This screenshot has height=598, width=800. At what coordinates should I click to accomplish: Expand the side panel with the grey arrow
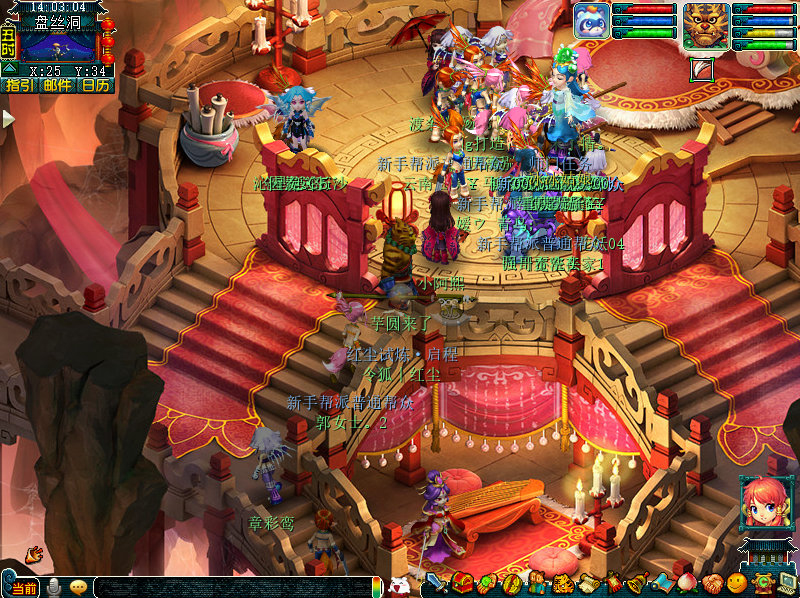[x=8, y=118]
